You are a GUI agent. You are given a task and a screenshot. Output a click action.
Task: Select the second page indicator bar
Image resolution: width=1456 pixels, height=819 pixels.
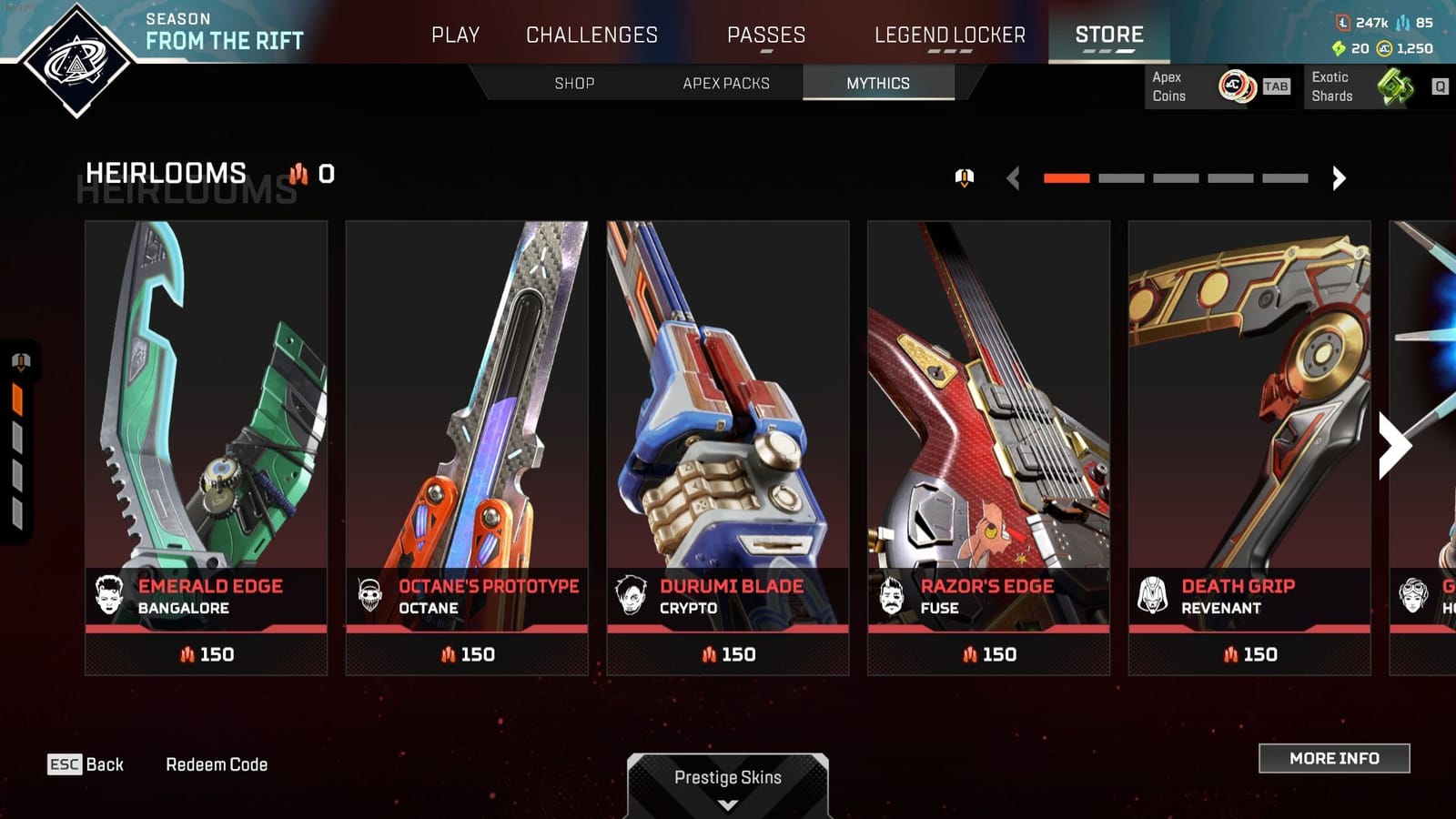tap(1122, 178)
